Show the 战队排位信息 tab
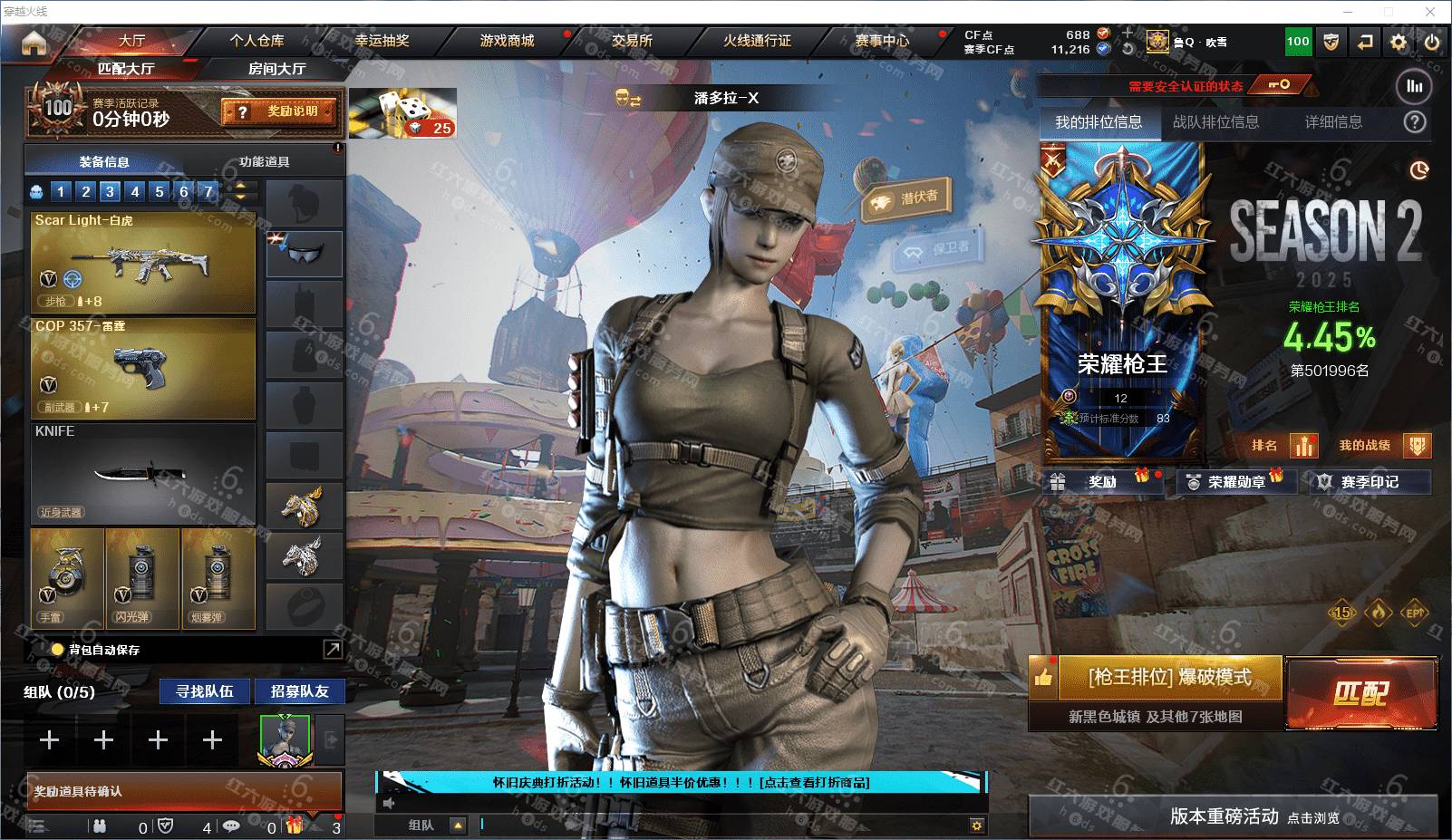The height and width of the screenshot is (840, 1452). pyautogui.click(x=1215, y=122)
